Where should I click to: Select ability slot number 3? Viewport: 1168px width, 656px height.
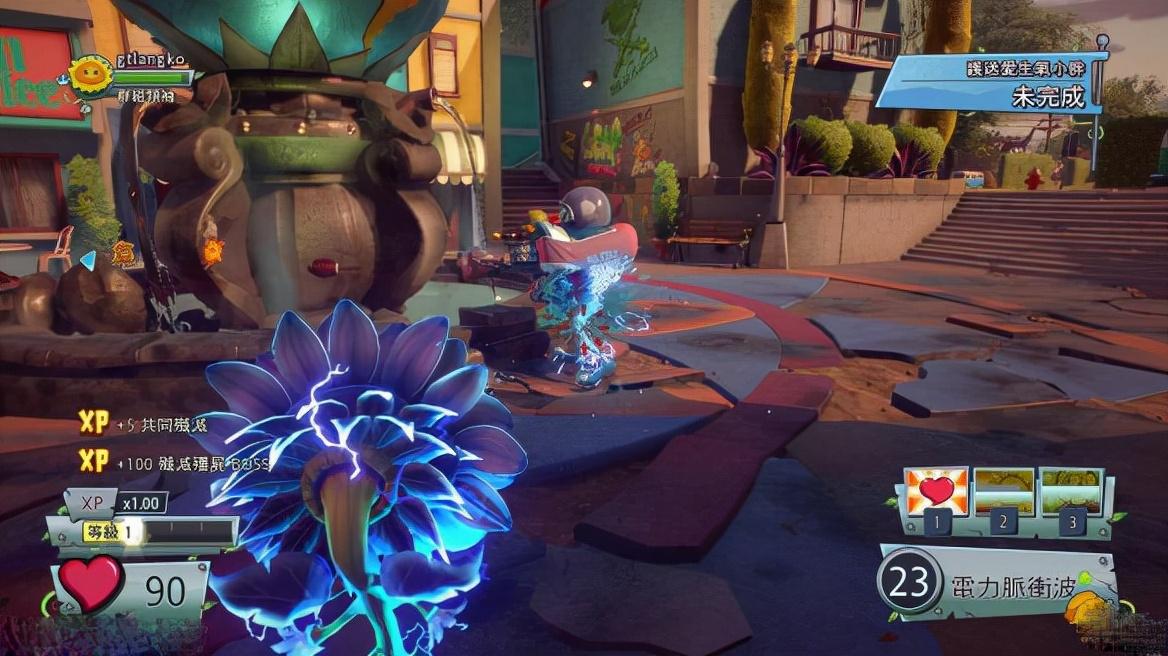coord(1071,492)
